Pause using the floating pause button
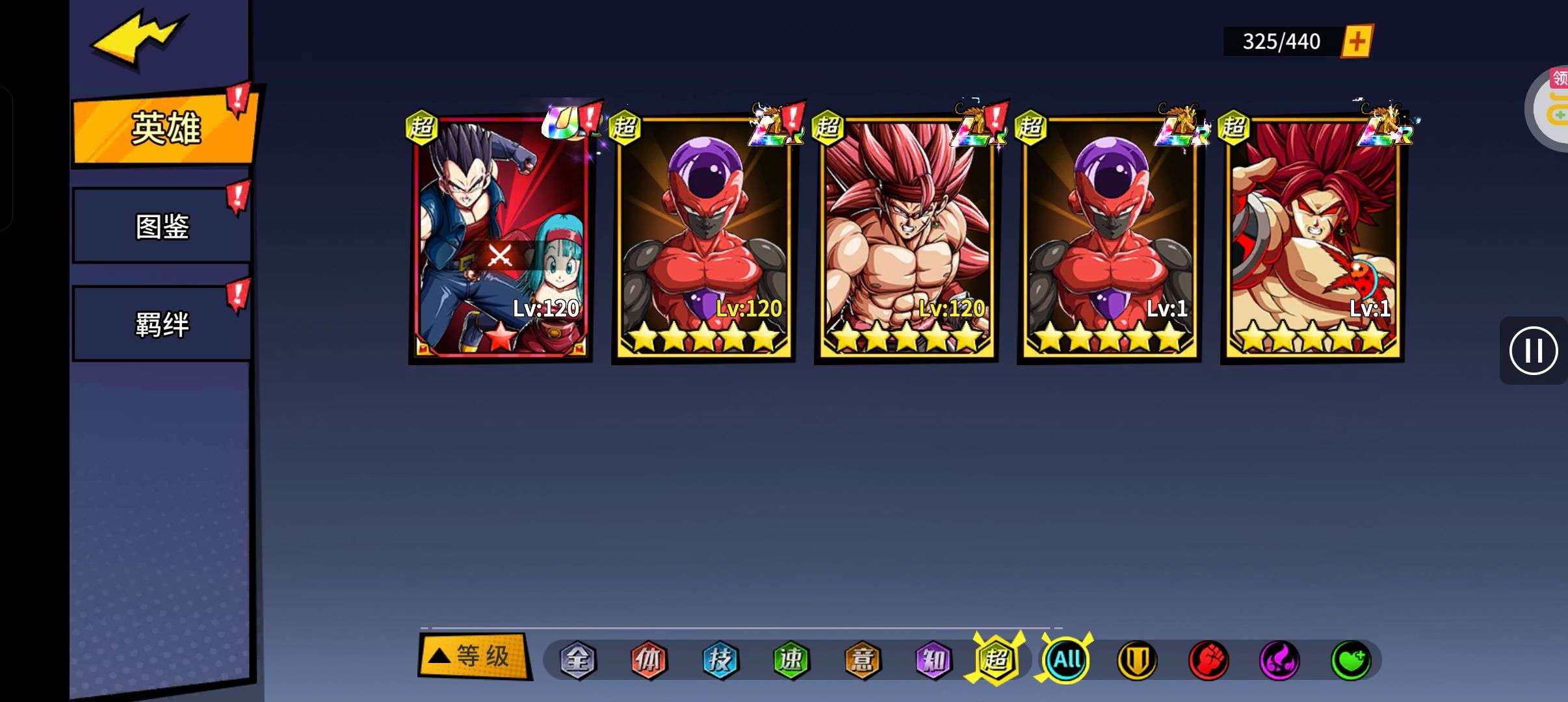This screenshot has height=702, width=1568. point(1533,351)
